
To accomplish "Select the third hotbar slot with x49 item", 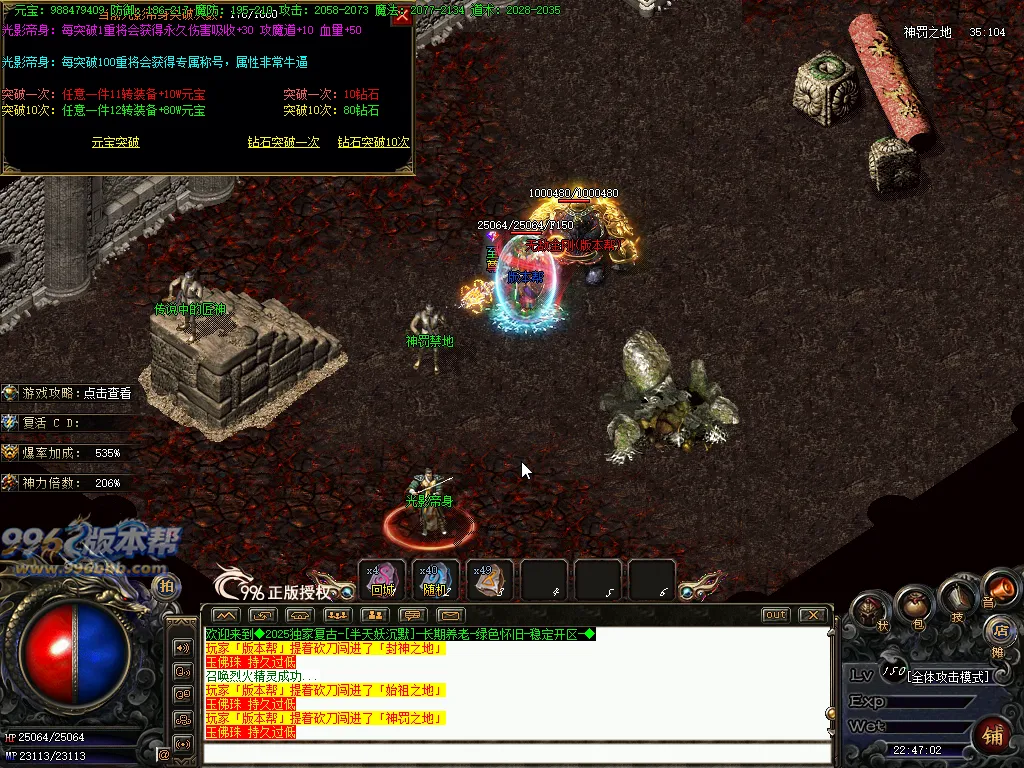I will coord(490,581).
